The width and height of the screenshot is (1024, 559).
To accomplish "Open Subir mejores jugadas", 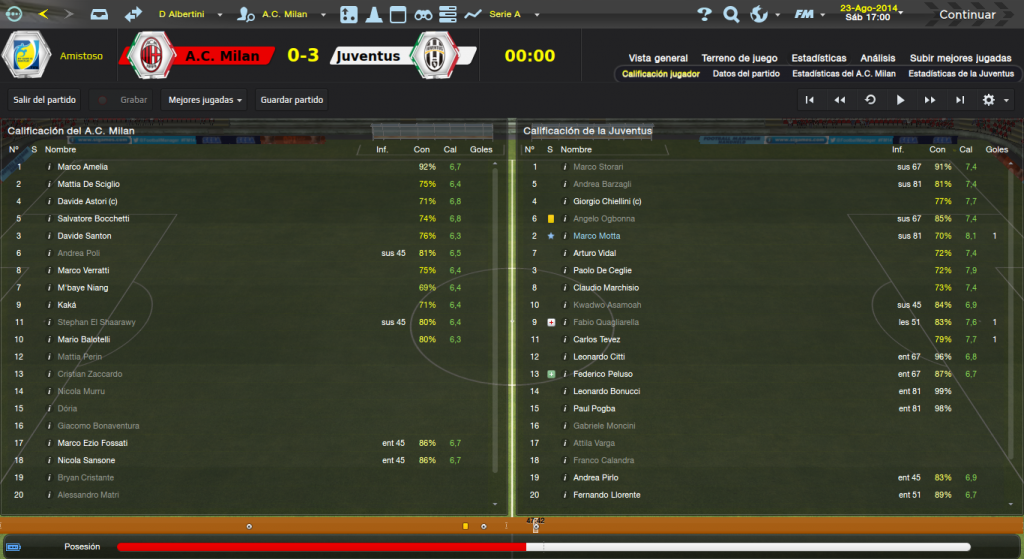I will pyautogui.click(x=961, y=58).
